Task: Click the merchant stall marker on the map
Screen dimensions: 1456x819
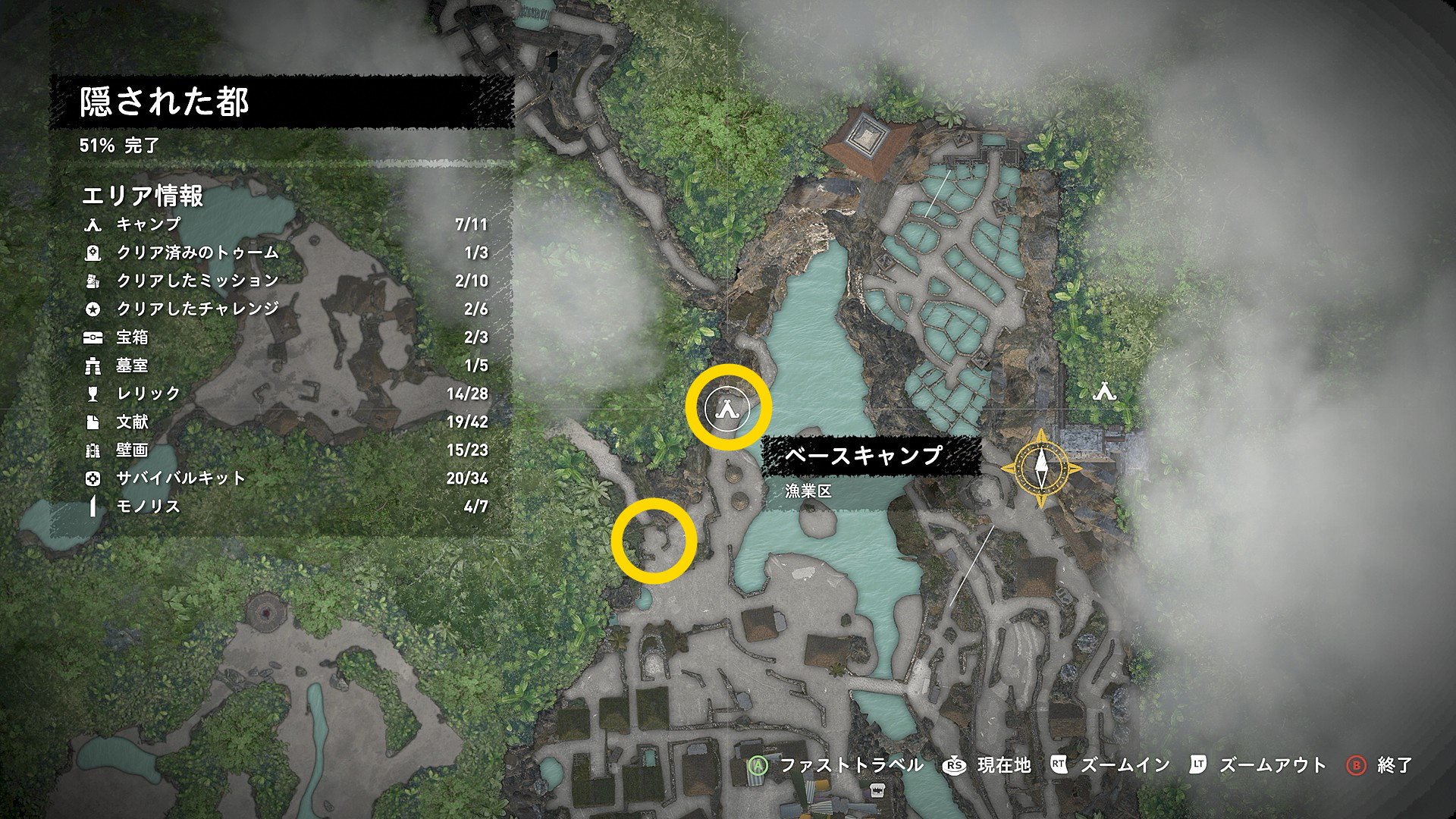Action: point(878,791)
